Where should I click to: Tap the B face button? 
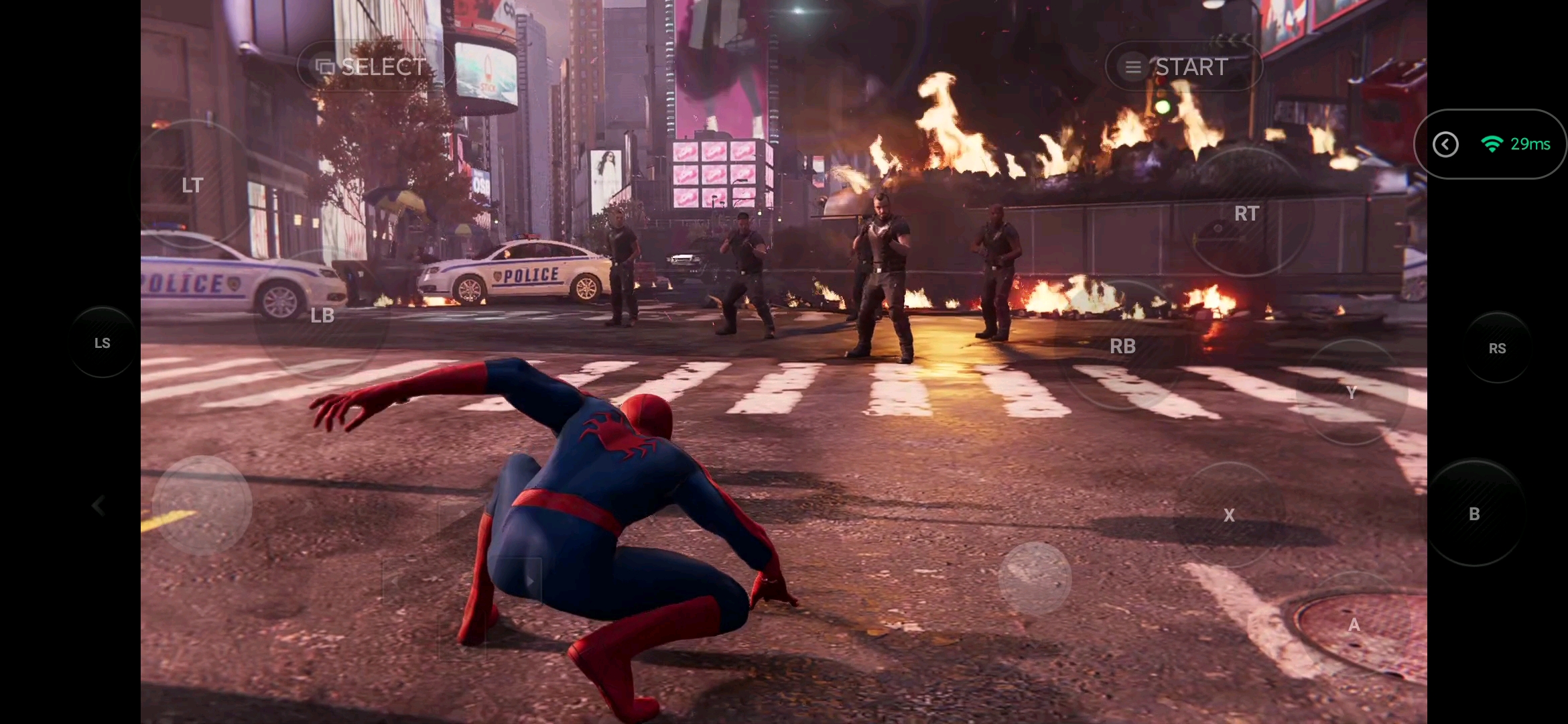pyautogui.click(x=1474, y=514)
